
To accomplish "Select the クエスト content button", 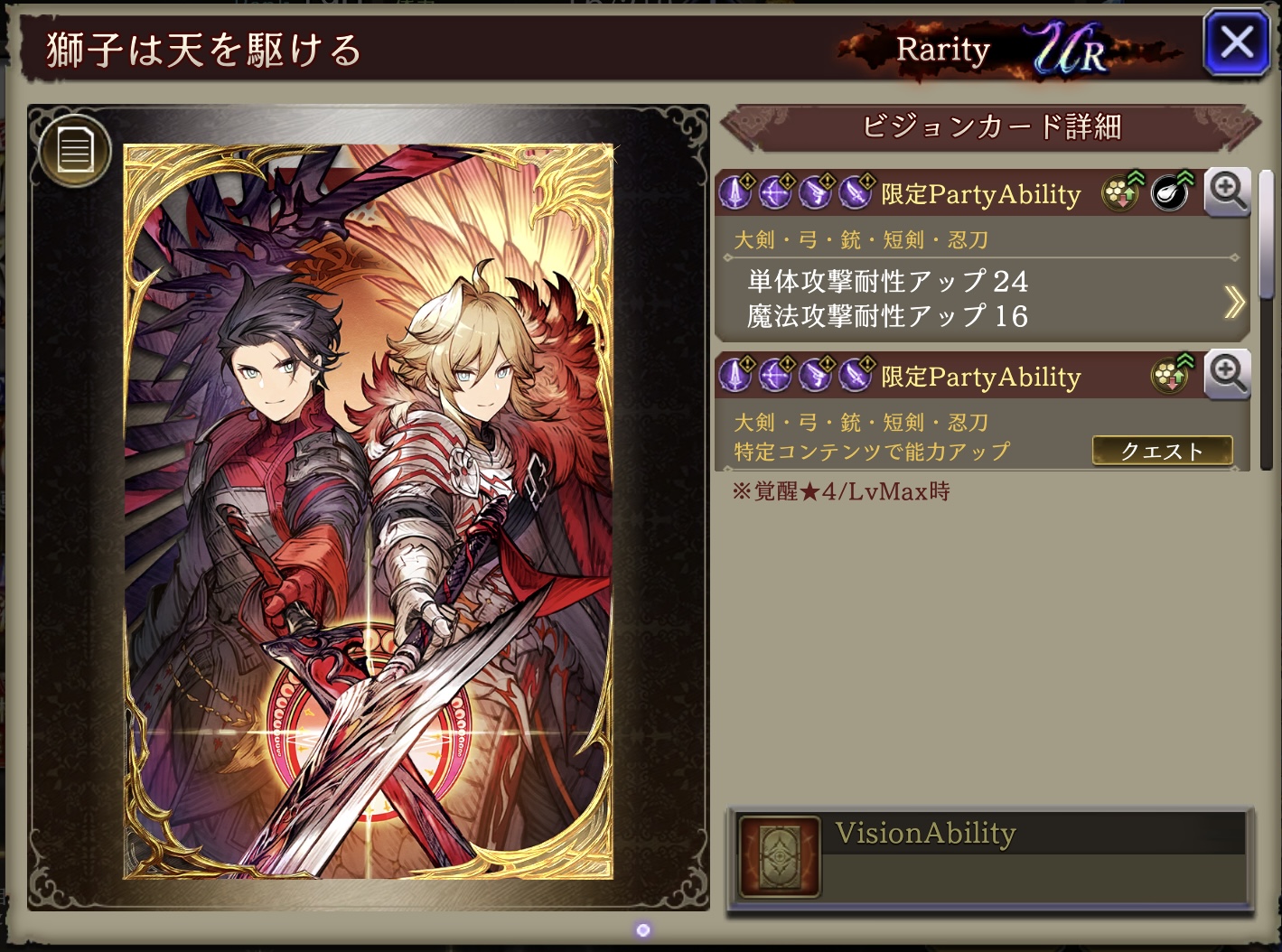I will (x=1162, y=451).
